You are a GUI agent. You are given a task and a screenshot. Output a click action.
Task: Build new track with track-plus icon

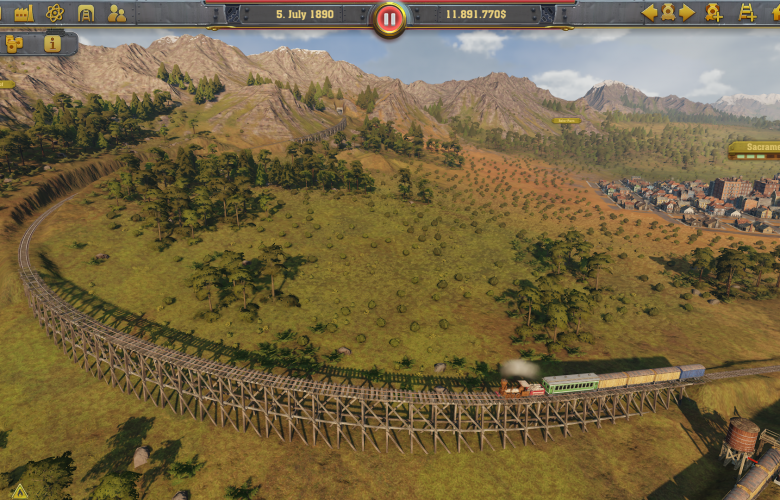point(747,13)
